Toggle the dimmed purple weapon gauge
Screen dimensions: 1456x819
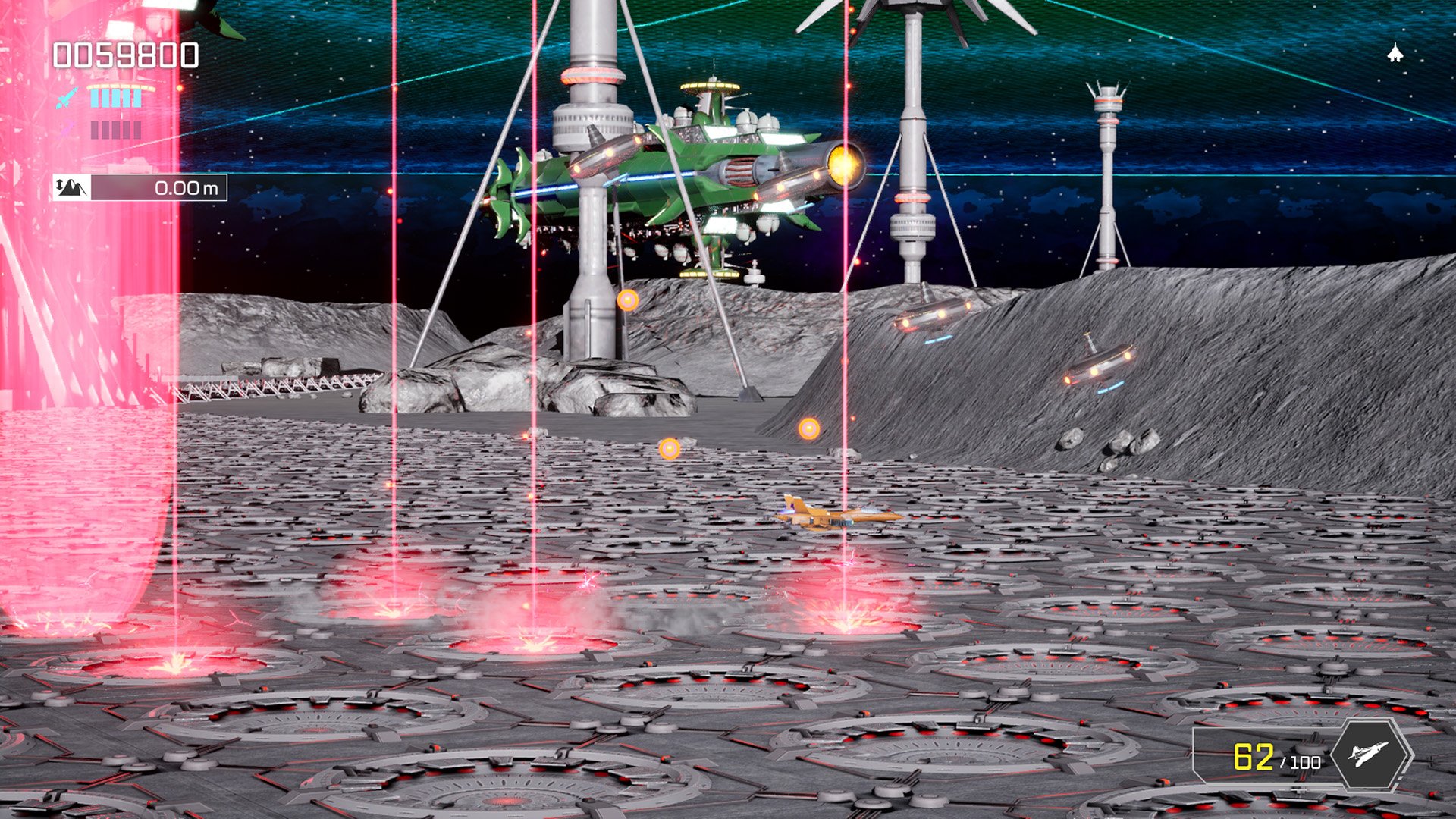point(115,129)
